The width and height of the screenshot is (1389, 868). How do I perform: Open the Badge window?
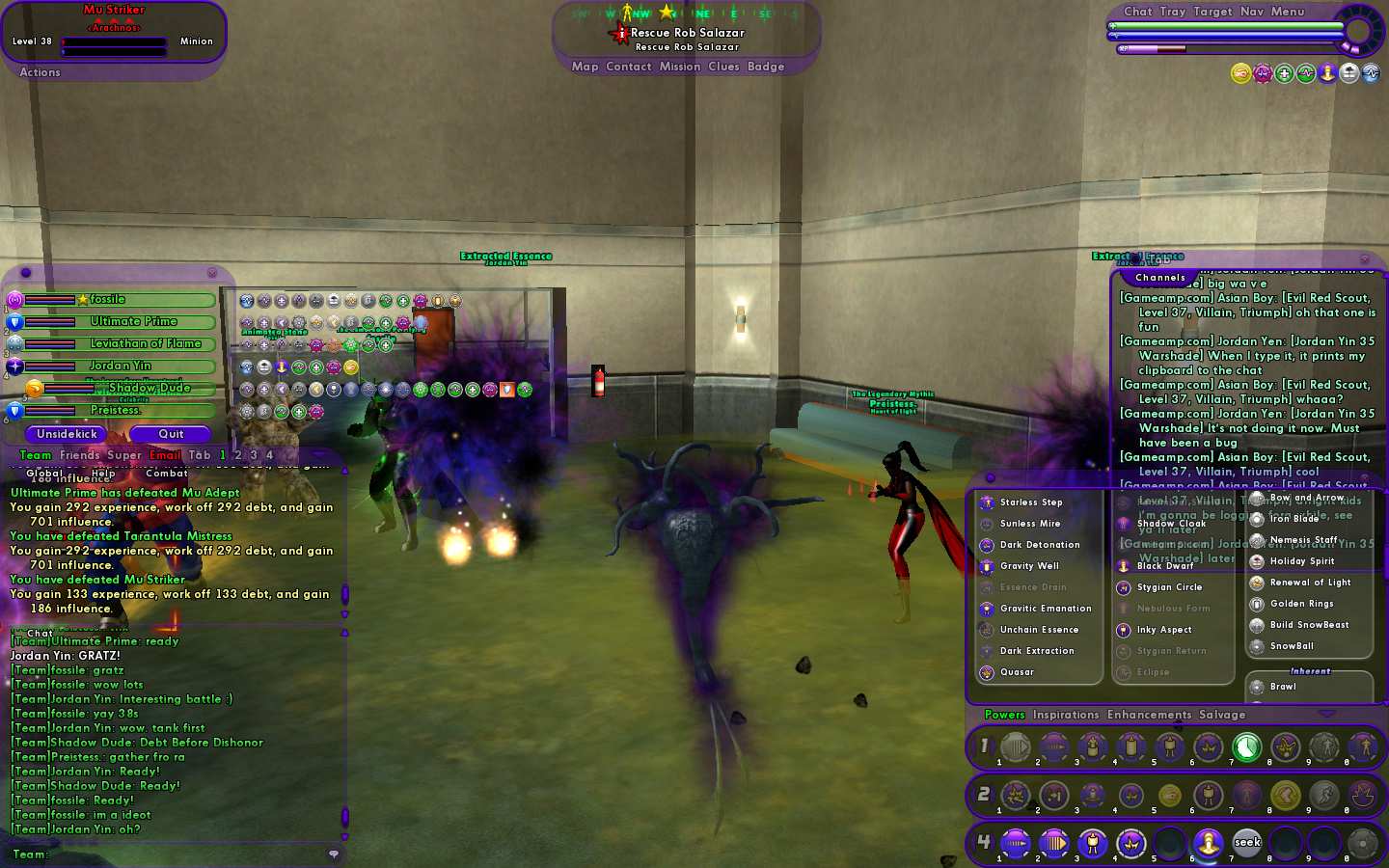click(x=766, y=67)
